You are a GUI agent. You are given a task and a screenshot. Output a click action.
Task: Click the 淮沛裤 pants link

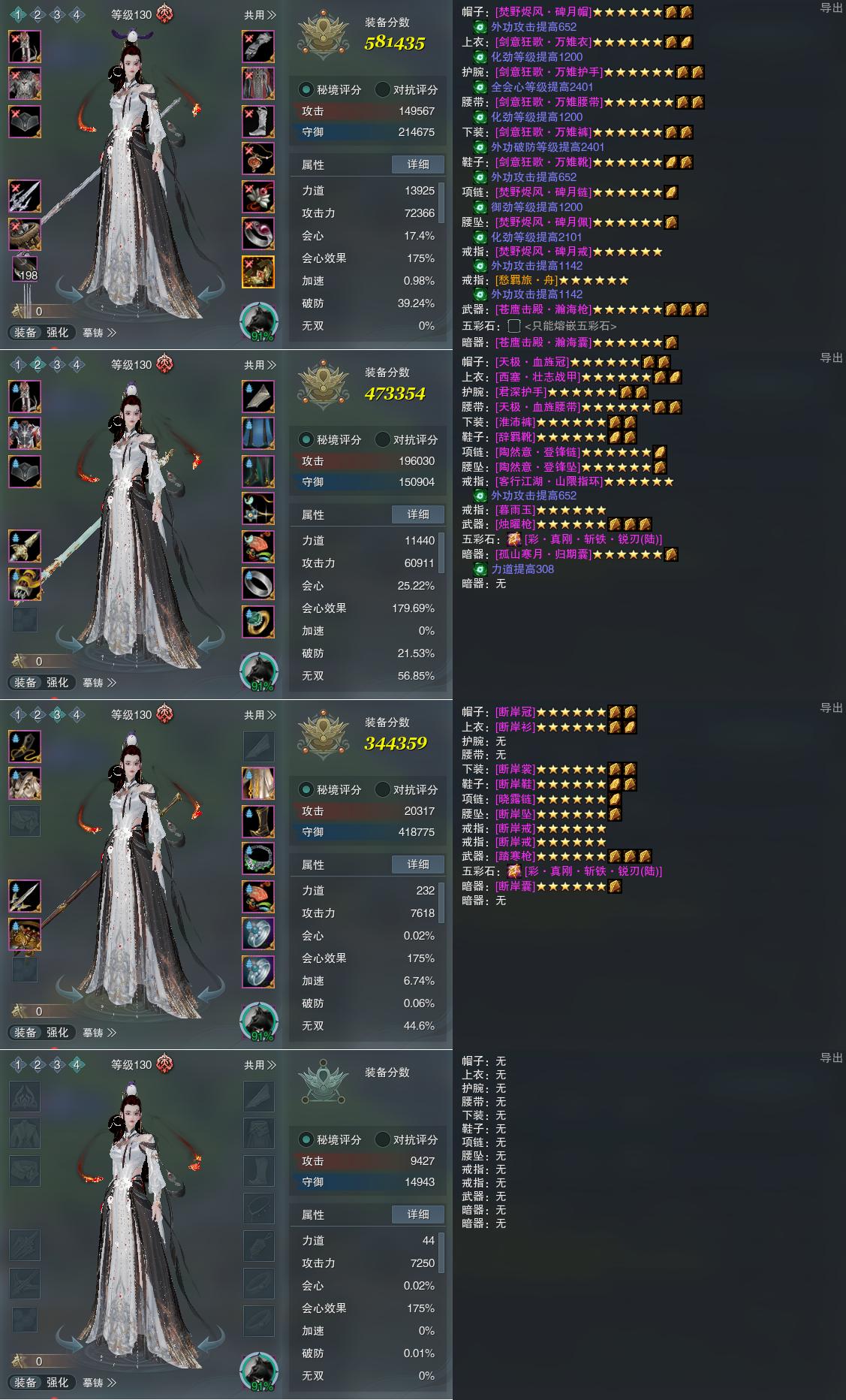(514, 422)
